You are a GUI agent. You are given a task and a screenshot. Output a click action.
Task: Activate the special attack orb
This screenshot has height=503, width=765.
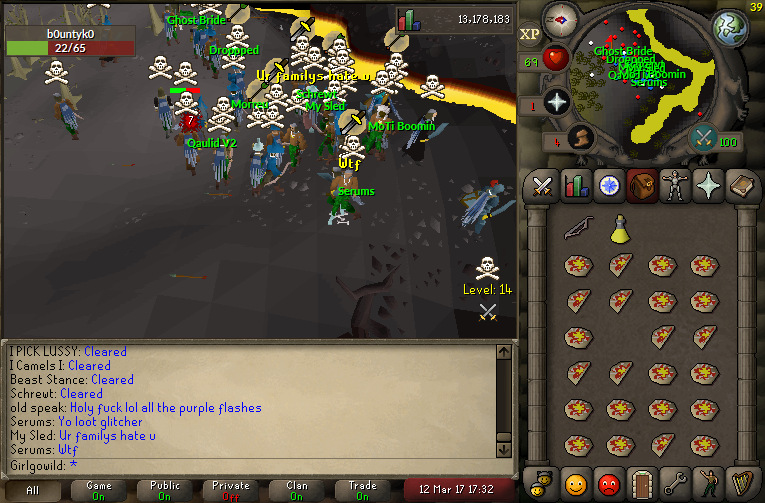click(703, 138)
